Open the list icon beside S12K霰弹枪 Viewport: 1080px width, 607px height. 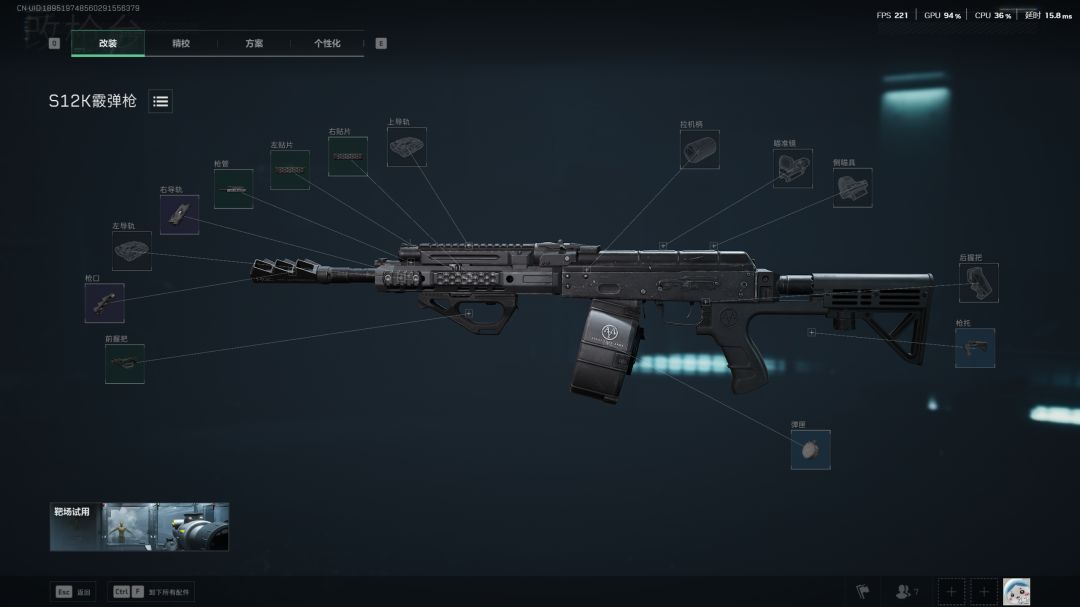pyautogui.click(x=160, y=101)
